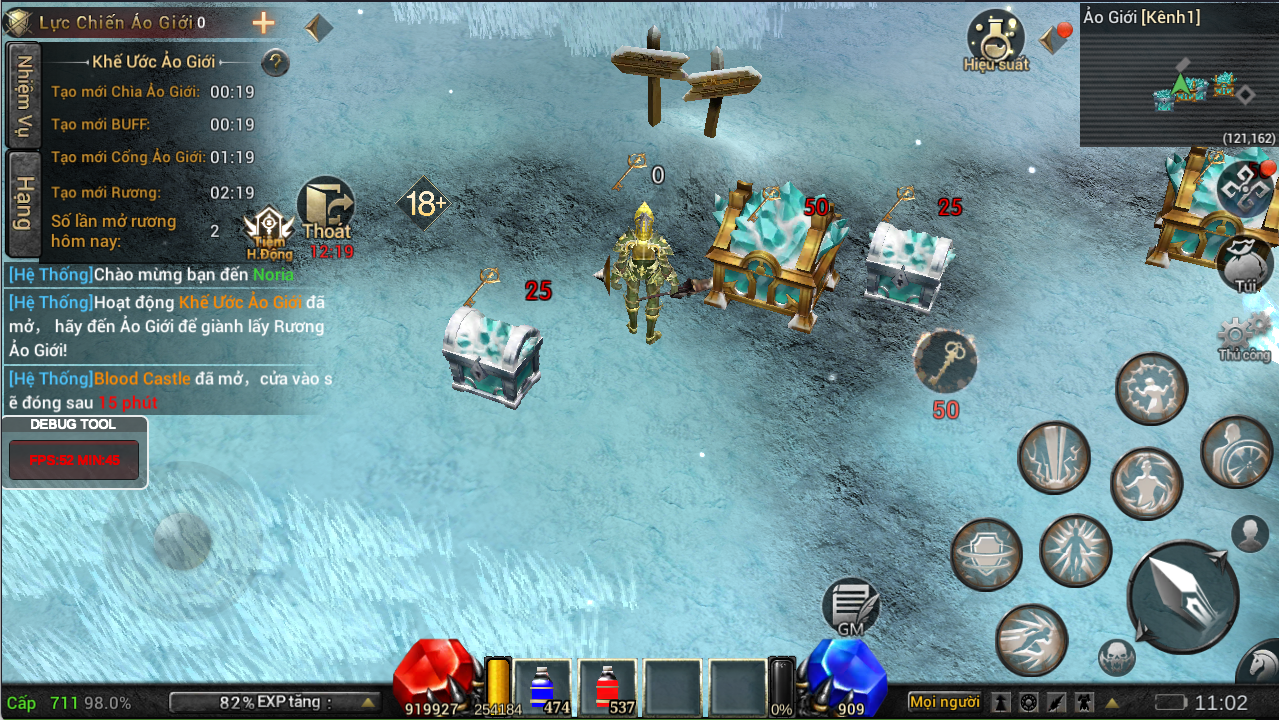Viewport: 1279px width, 720px height.
Task: Tap the main sword attack button
Action: 1183,597
